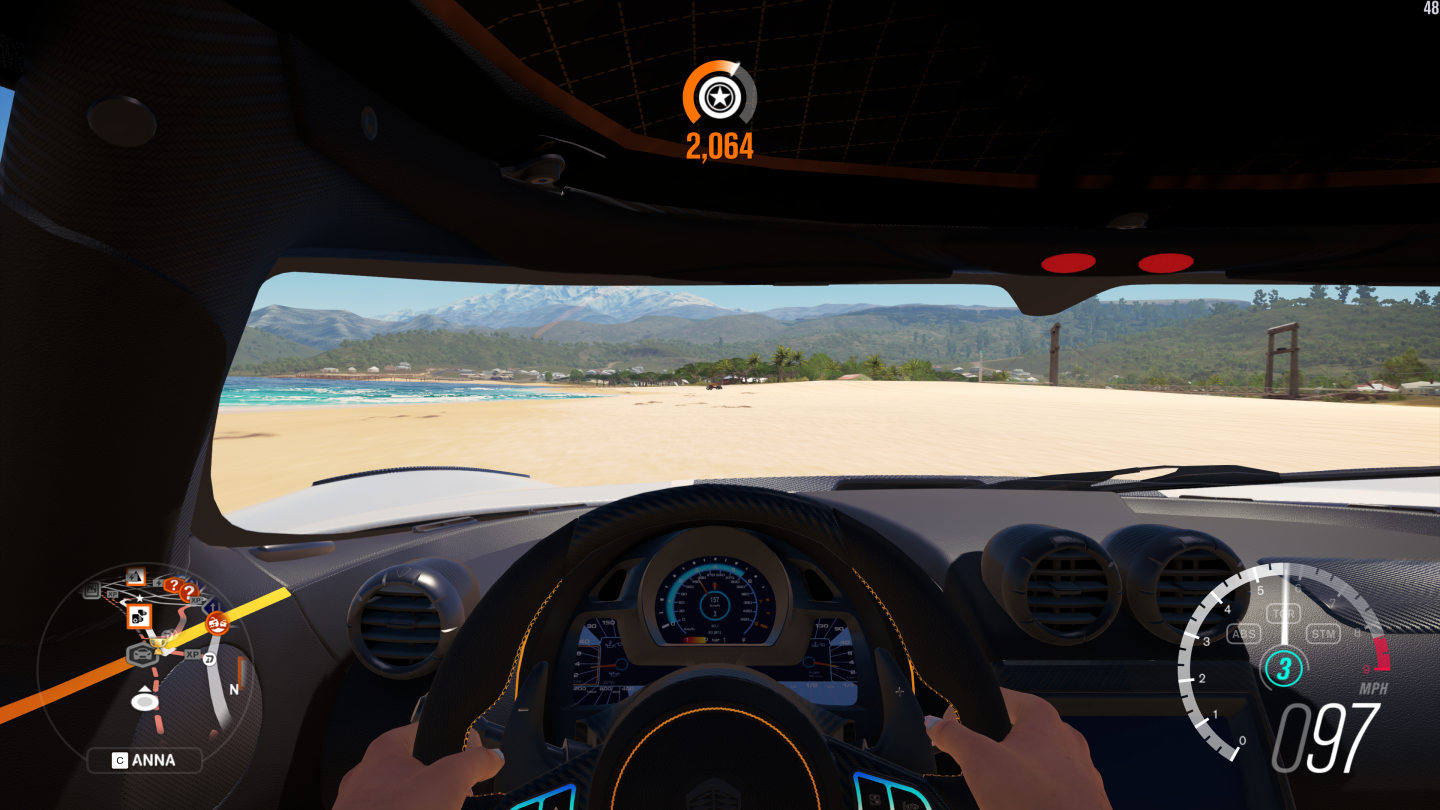The image size is (1440, 810).
Task: Select the round orange street race marker
Action: tap(218, 622)
